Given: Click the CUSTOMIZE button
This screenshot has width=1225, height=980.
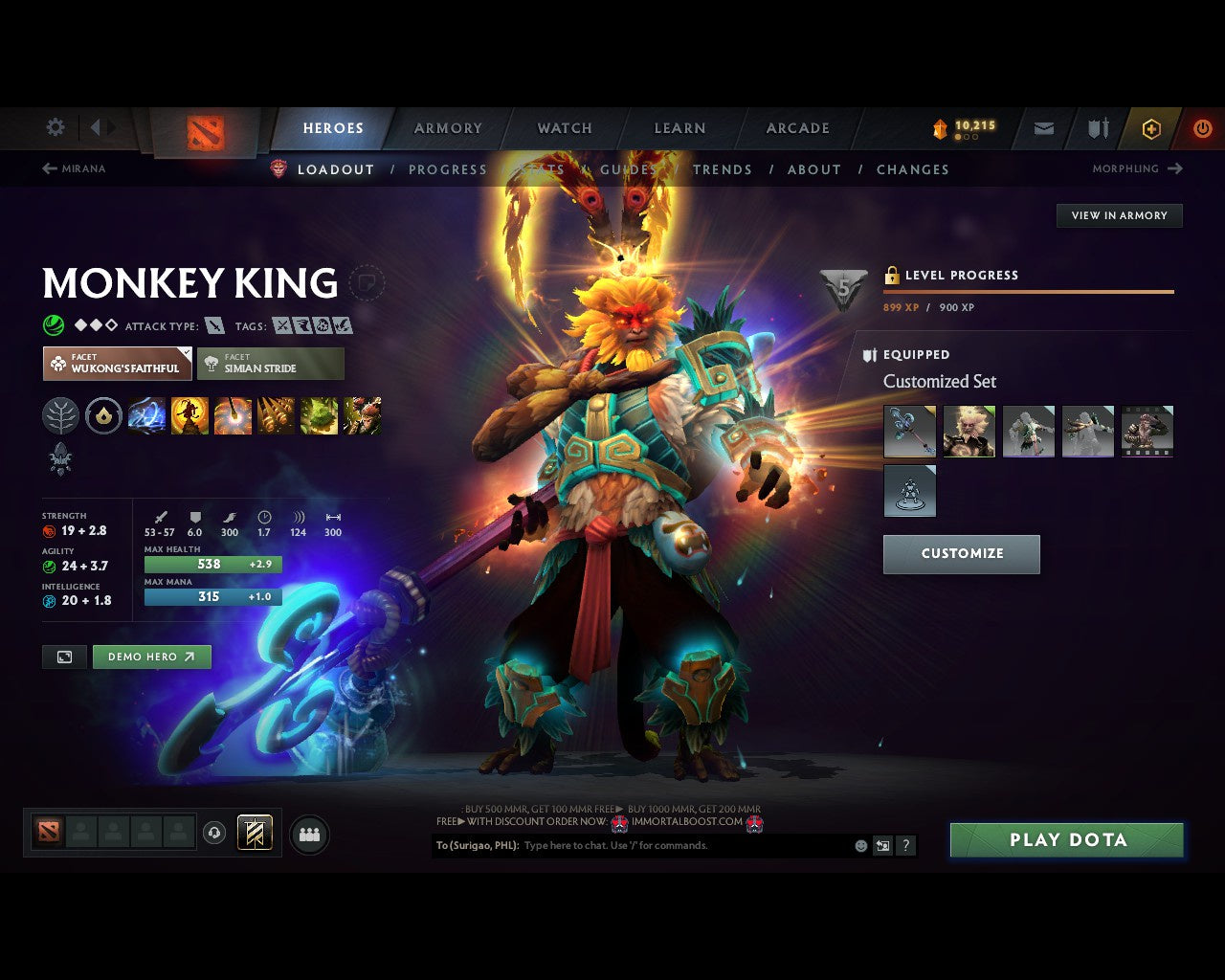Looking at the screenshot, I should (x=961, y=554).
